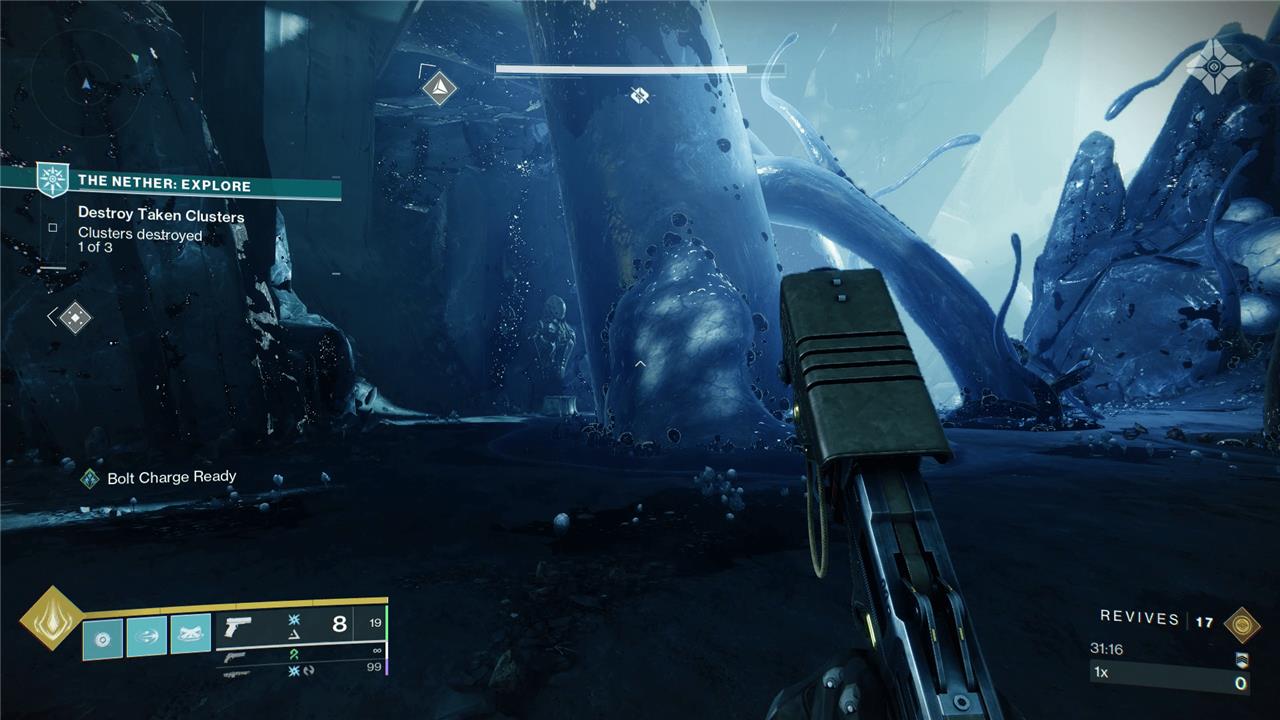1280x720 pixels.
Task: Activate the class ability icon
Action: coord(190,636)
